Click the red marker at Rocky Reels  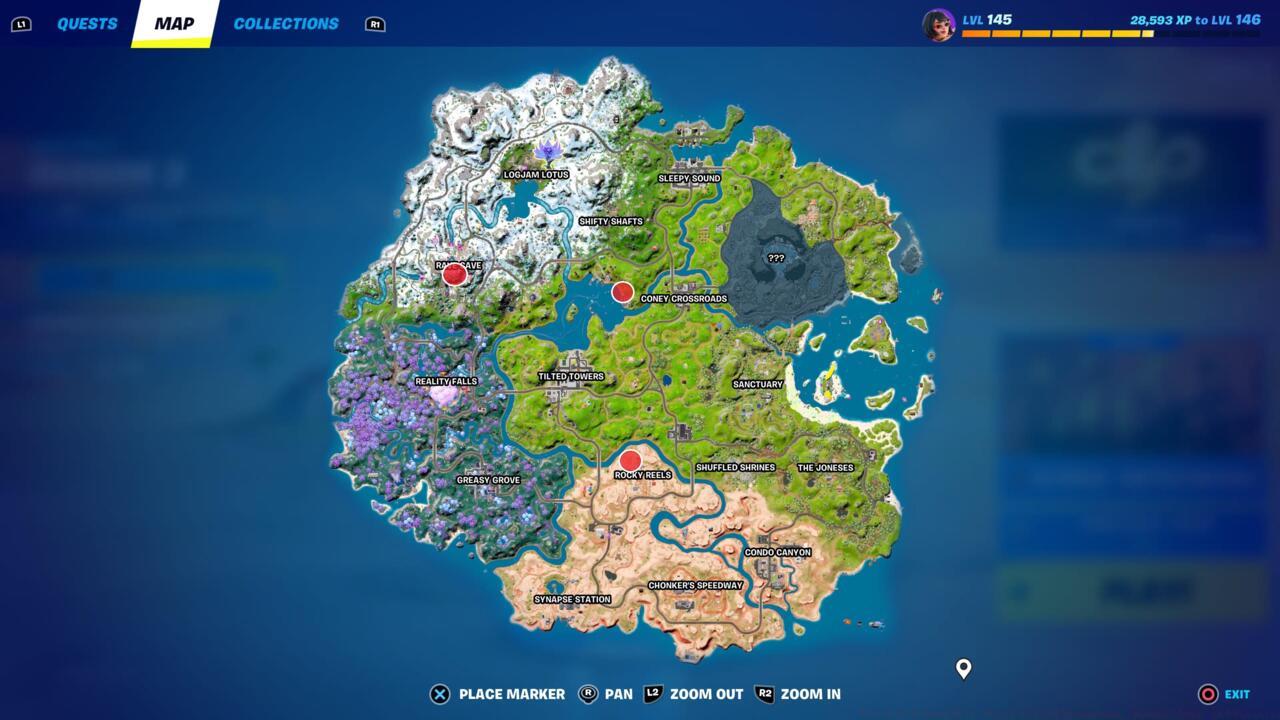tap(630, 461)
